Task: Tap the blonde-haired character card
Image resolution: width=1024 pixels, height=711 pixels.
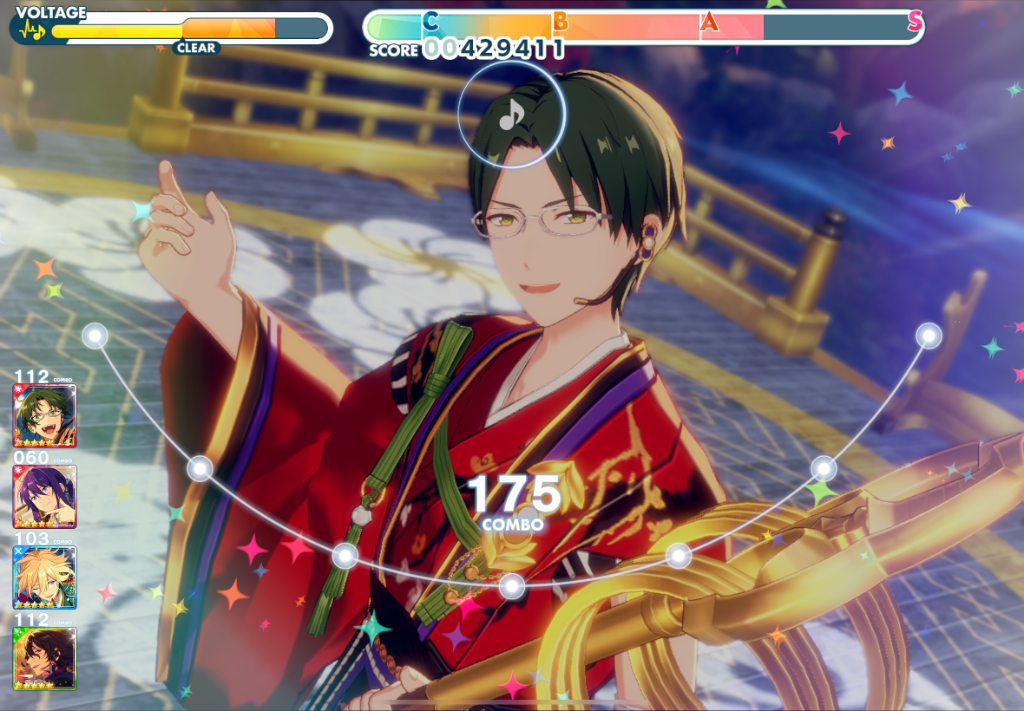Action: coord(45,577)
